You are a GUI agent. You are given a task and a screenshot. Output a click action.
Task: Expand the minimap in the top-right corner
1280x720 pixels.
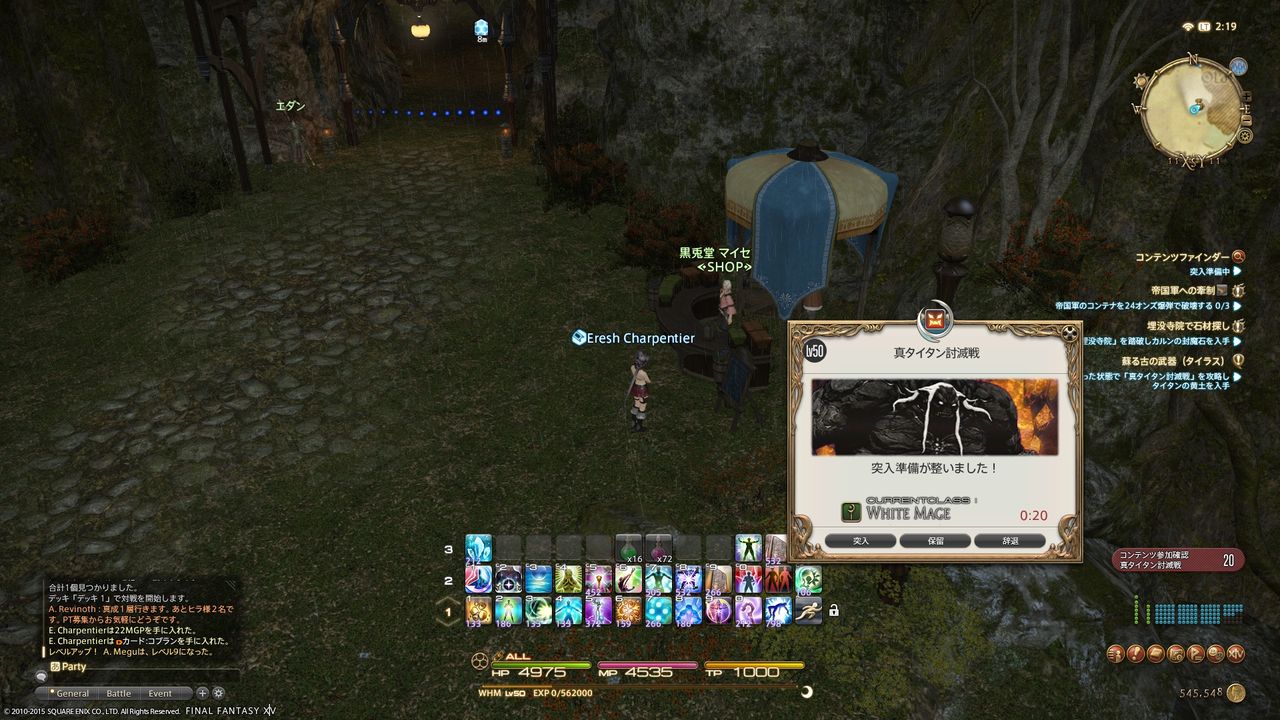pos(1246,96)
